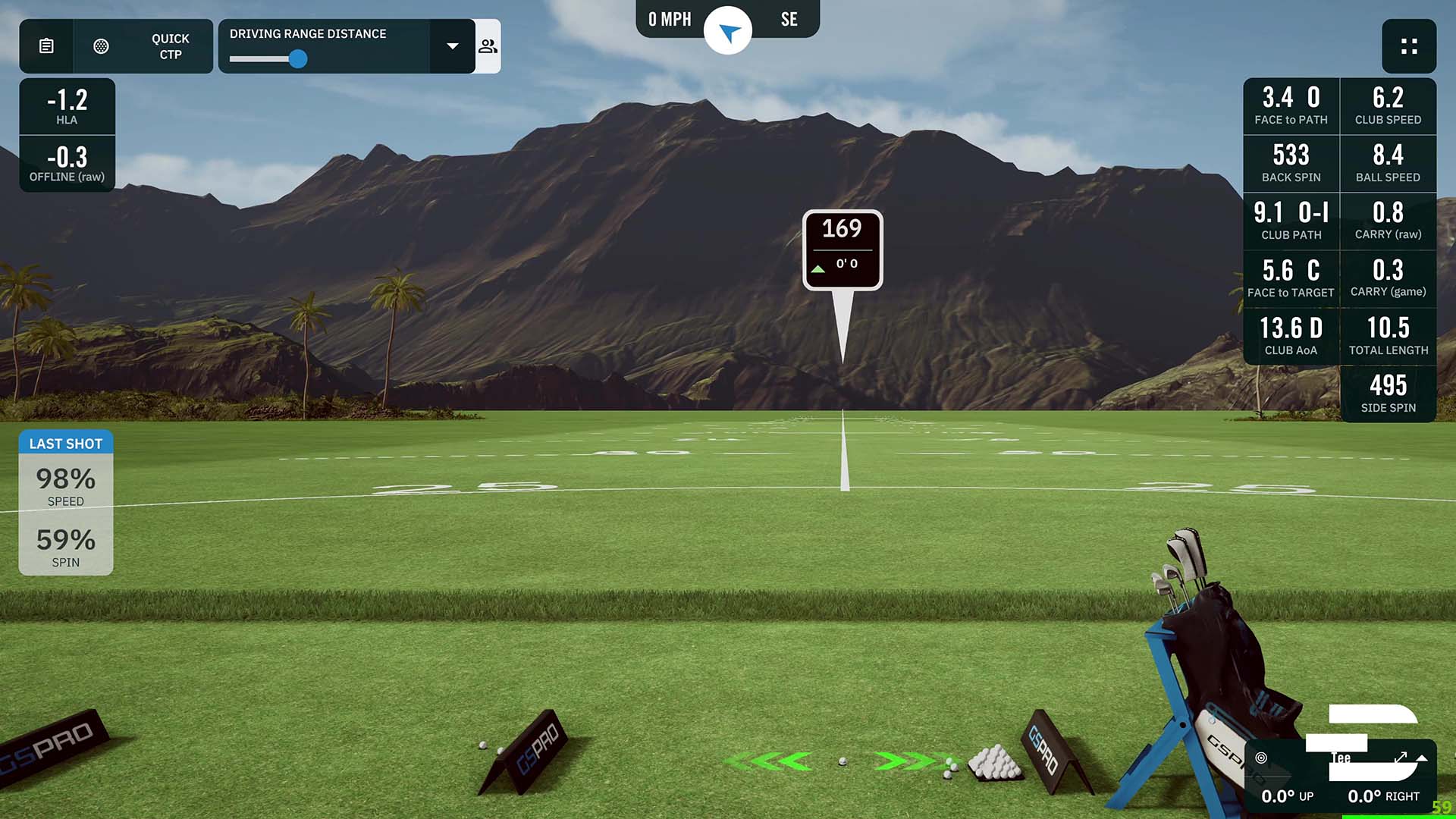The height and width of the screenshot is (819, 1456).
Task: Select the 169 distance target marker
Action: click(842, 249)
